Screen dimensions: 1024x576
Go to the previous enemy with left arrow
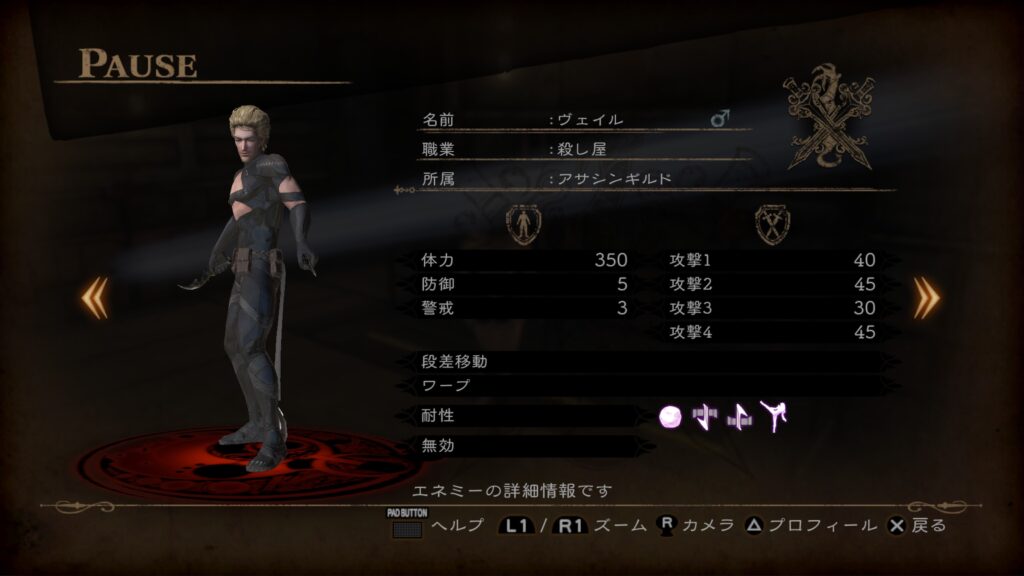(x=95, y=297)
